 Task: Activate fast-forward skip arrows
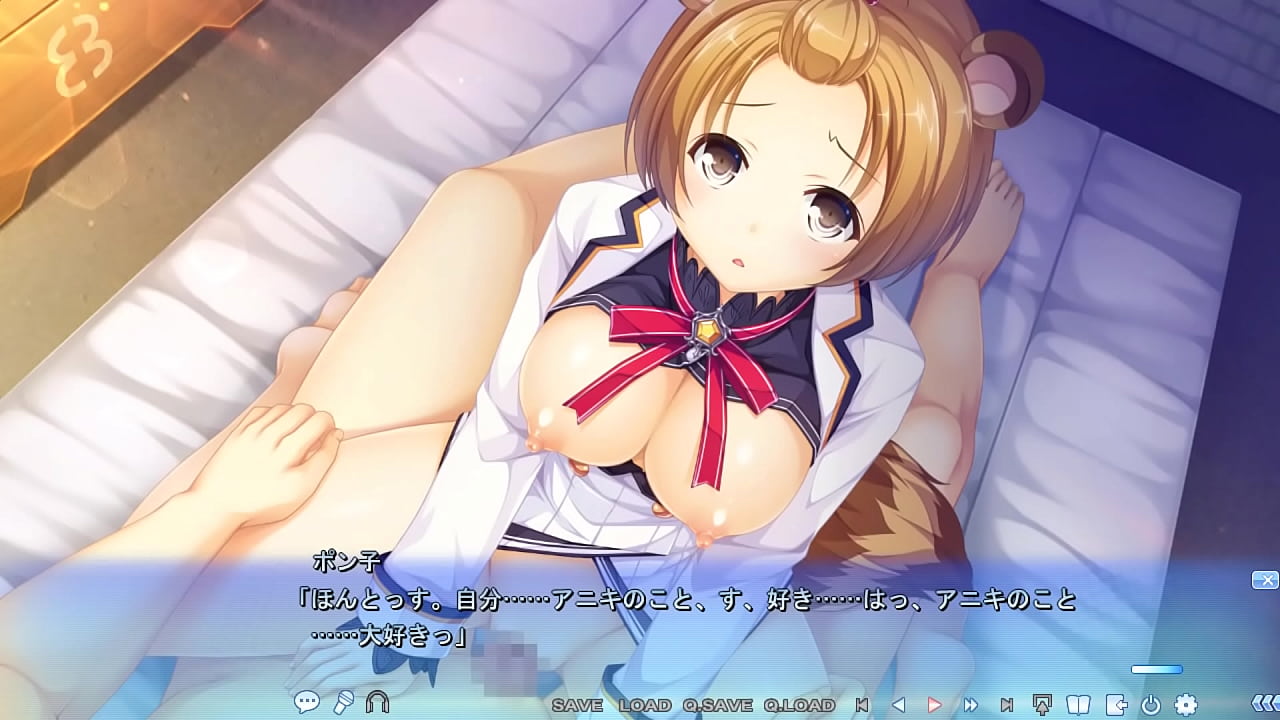click(970, 705)
